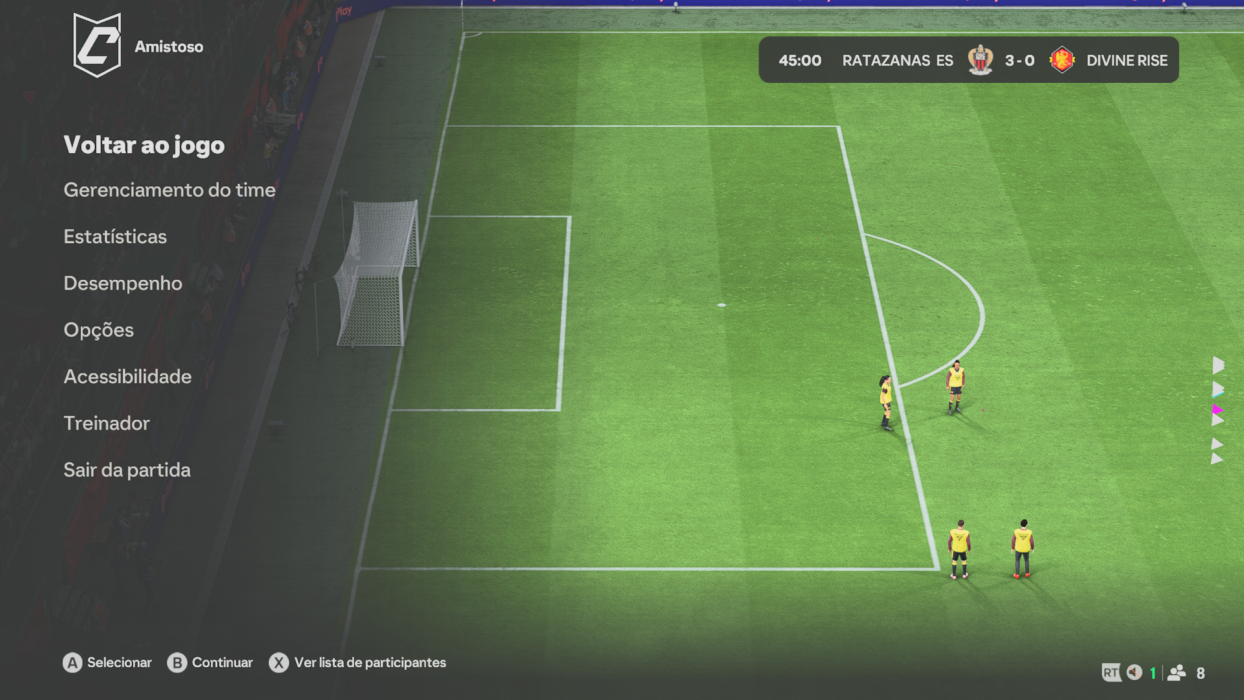The image size is (1244, 700).
Task: Select Sair da partida
Action: click(127, 470)
